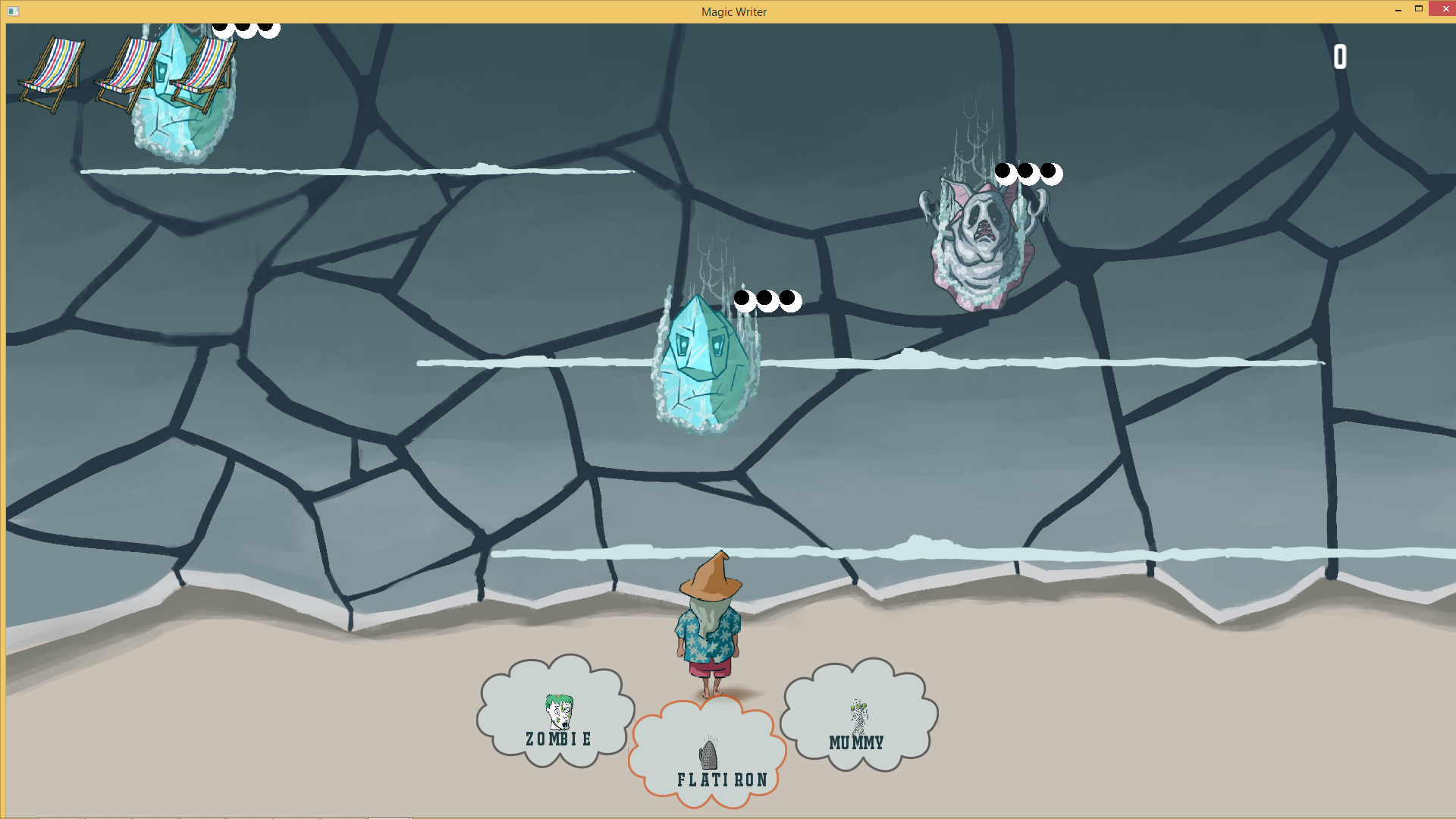Restore down the Magic Writer window
The width and height of the screenshot is (1456, 819).
click(1419, 9)
